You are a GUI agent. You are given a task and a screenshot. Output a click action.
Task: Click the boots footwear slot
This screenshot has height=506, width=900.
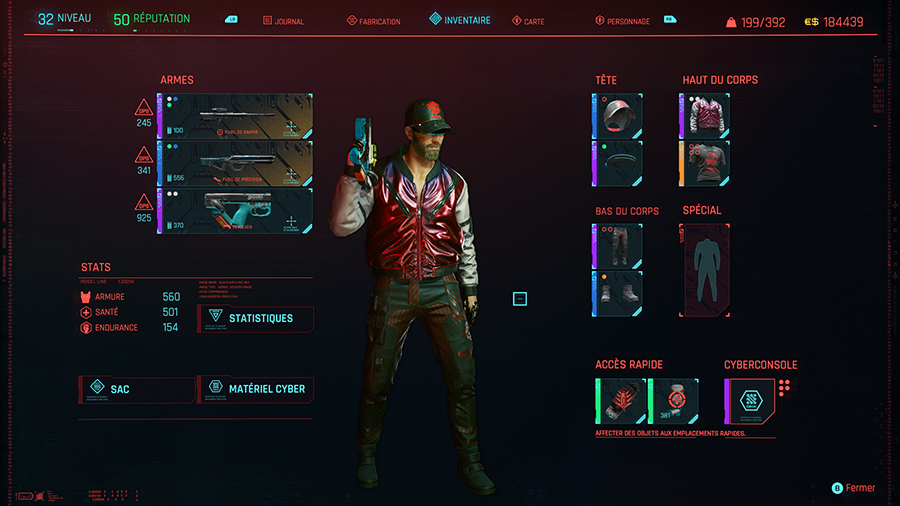pos(619,293)
